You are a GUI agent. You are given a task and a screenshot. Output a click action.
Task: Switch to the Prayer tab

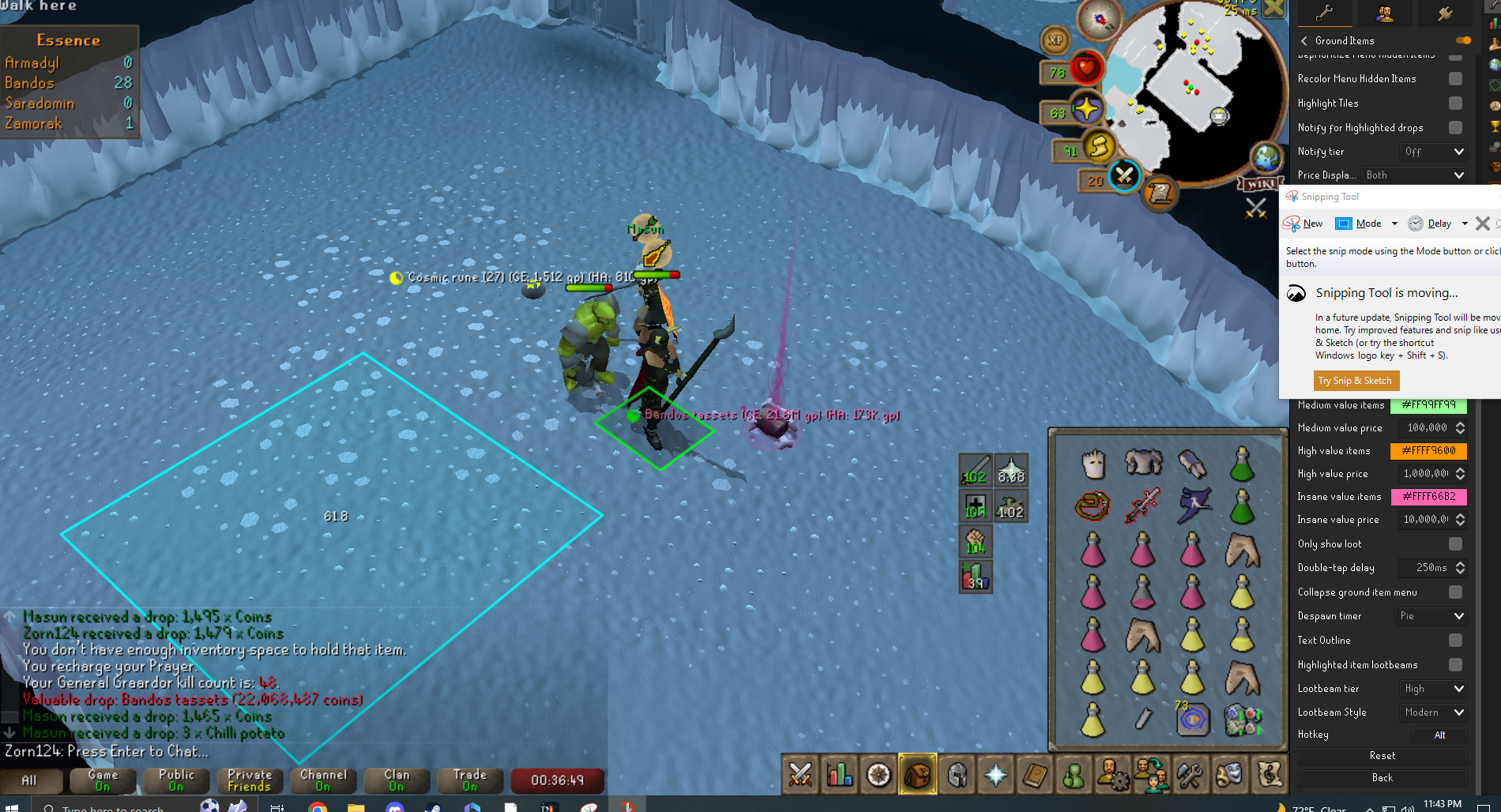click(996, 775)
